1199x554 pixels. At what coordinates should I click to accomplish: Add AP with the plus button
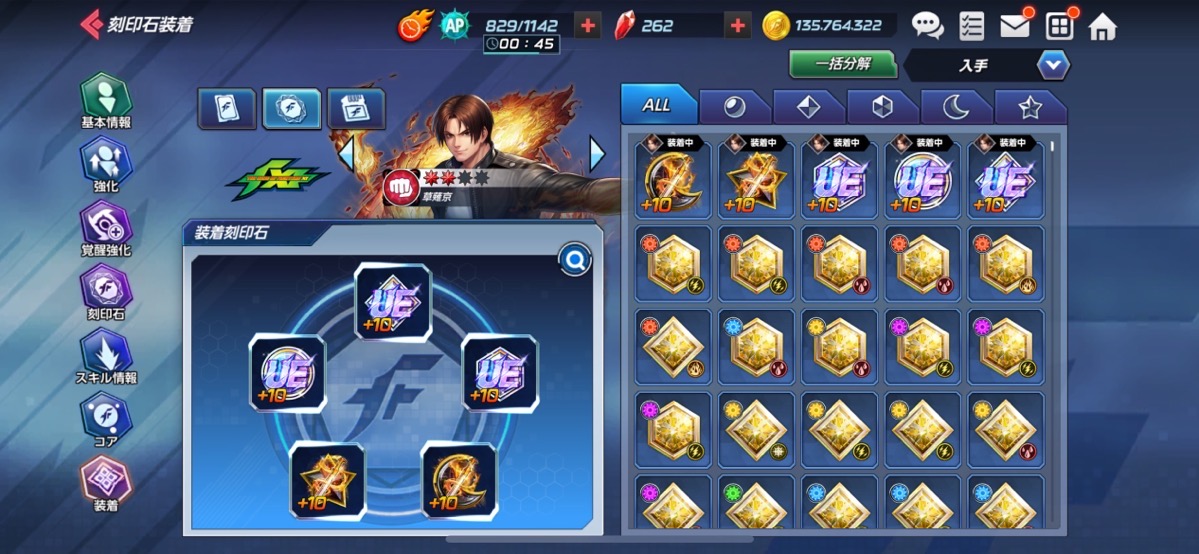[588, 26]
